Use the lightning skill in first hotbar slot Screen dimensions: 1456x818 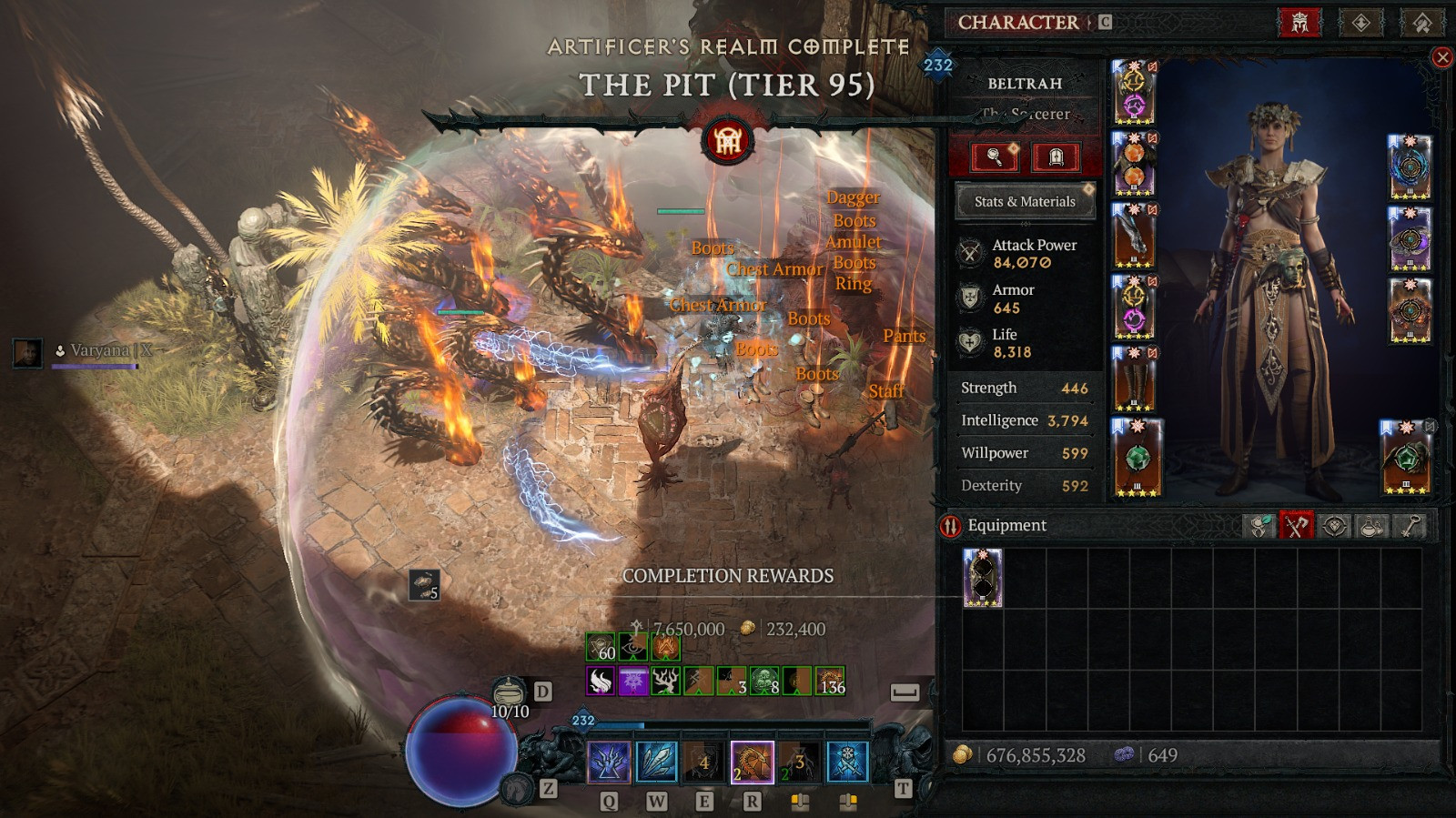point(609,762)
